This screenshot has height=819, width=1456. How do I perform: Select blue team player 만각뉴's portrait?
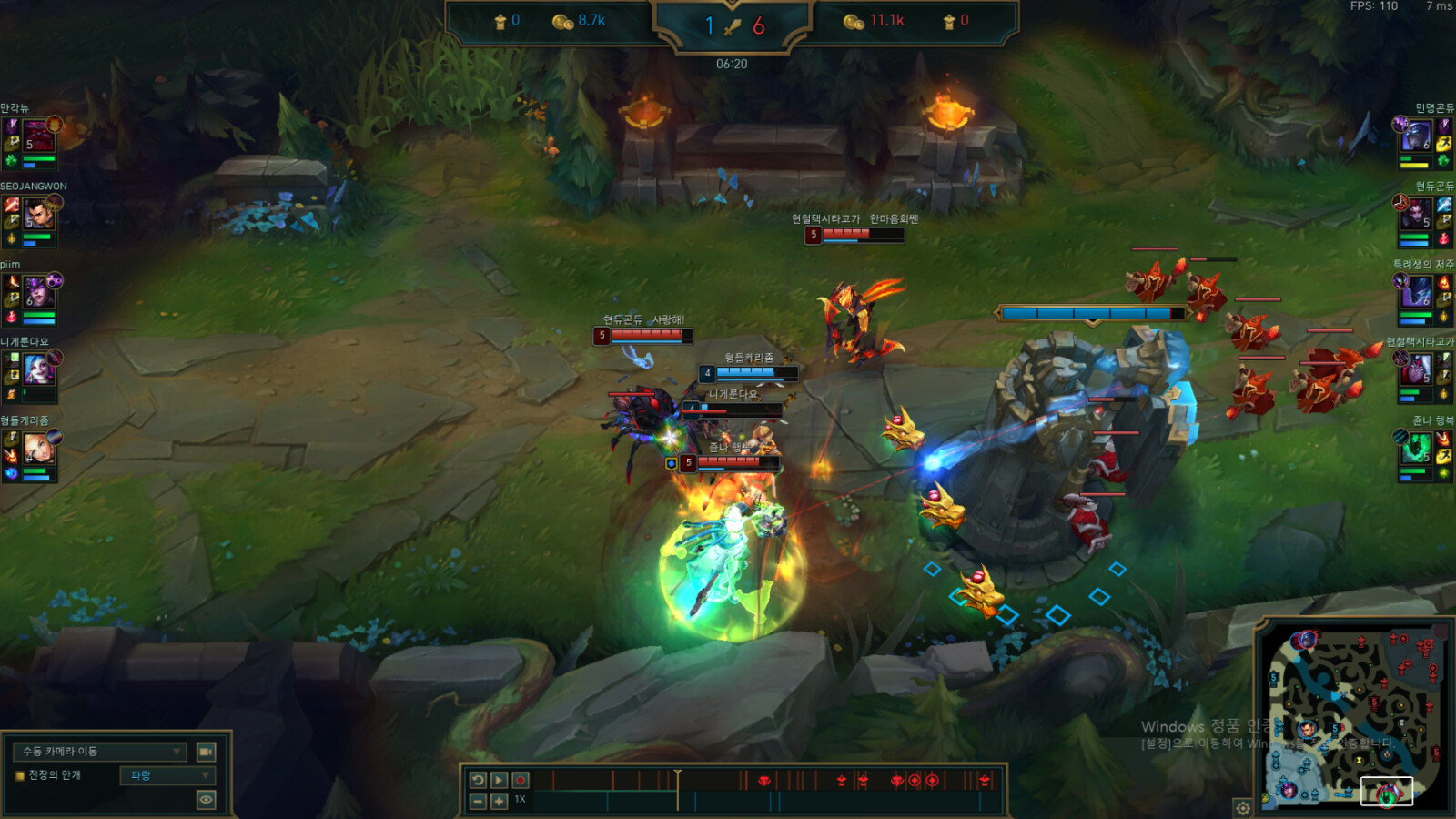[38, 136]
